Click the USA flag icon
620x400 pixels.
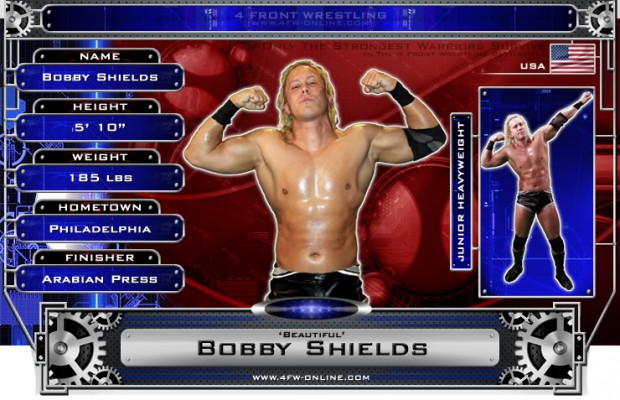click(572, 59)
